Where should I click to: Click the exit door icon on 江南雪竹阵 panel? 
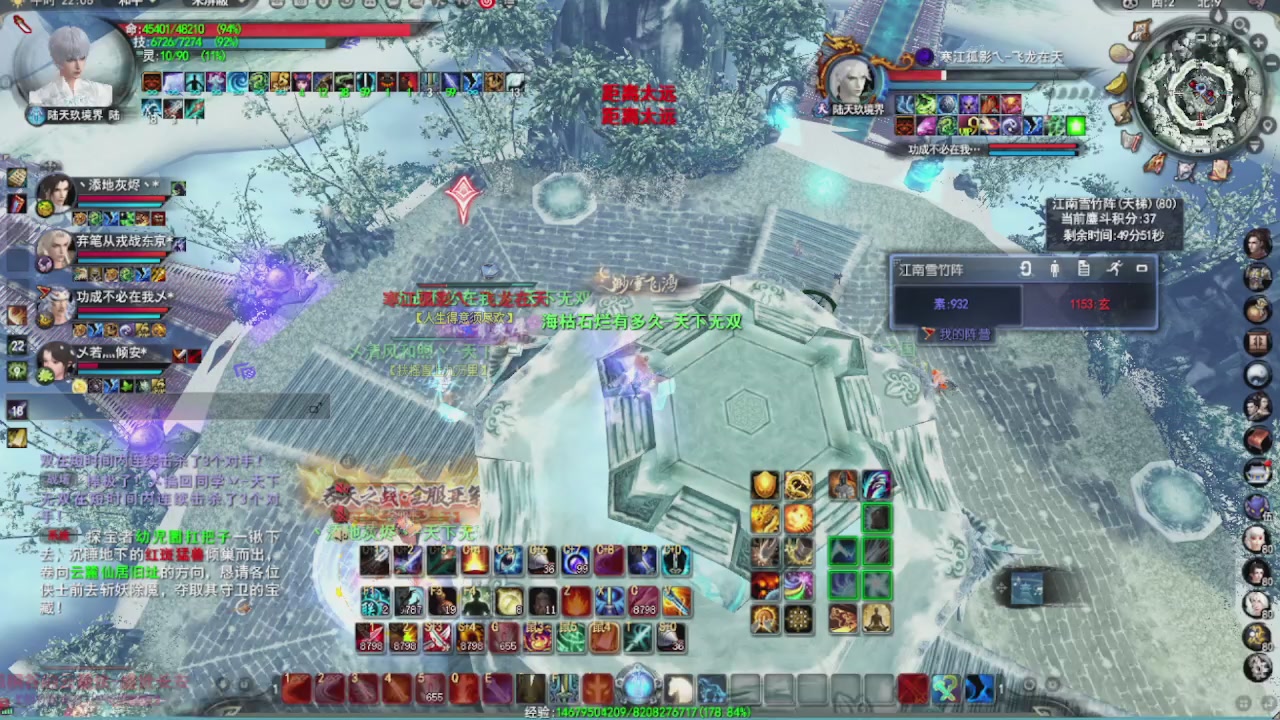click(1025, 269)
